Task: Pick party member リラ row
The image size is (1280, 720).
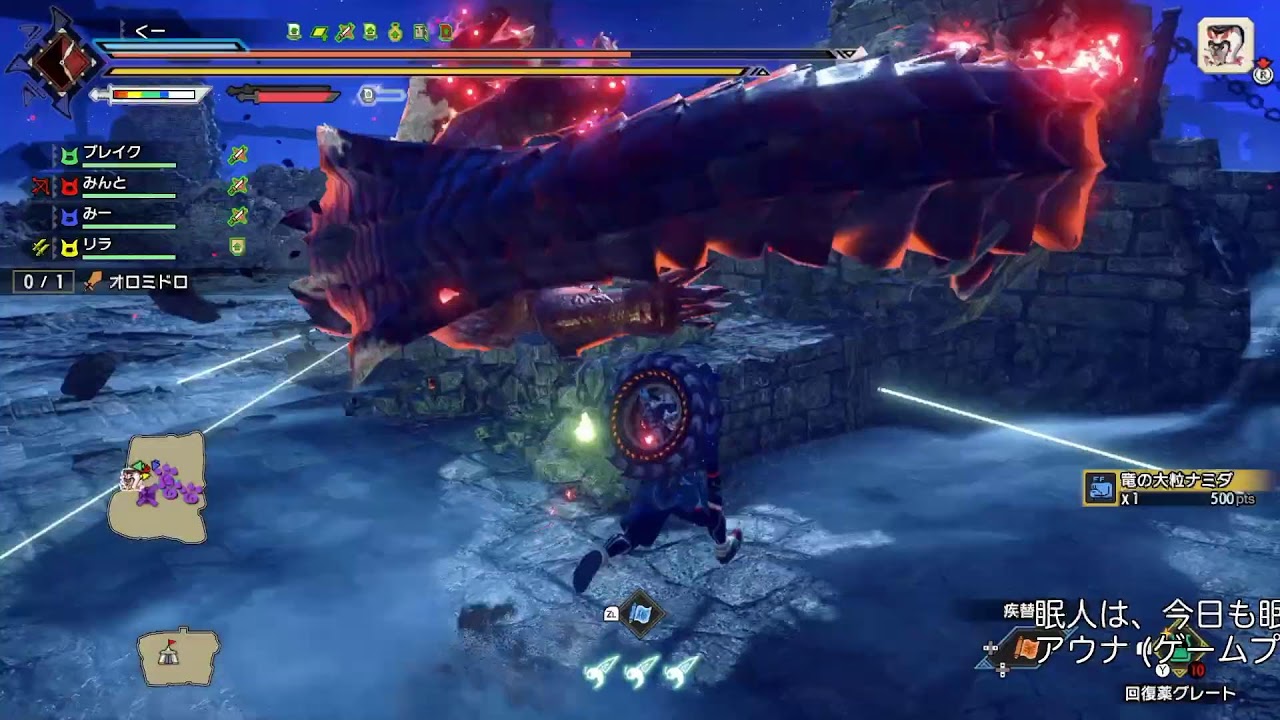Action: pyautogui.click(x=98, y=245)
